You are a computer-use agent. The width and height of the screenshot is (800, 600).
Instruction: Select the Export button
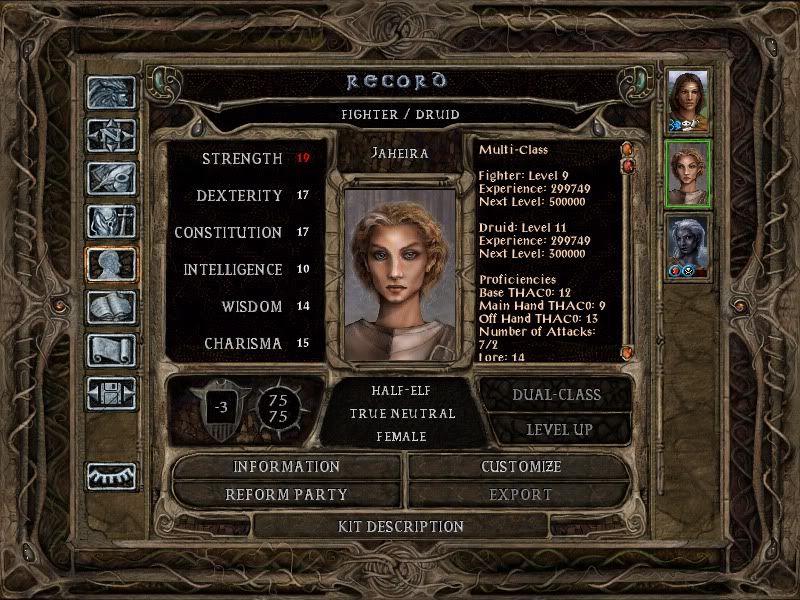tap(521, 495)
